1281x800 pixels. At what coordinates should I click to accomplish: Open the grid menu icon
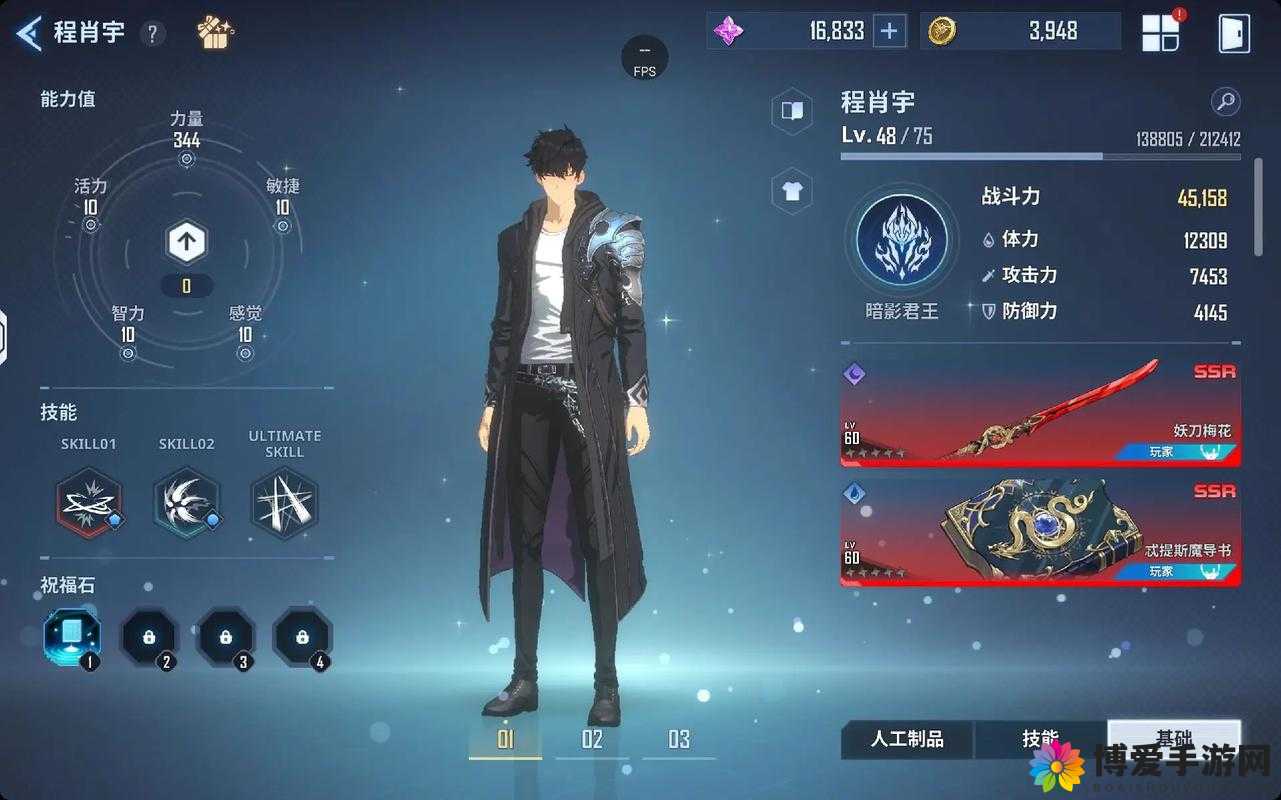(x=1162, y=33)
